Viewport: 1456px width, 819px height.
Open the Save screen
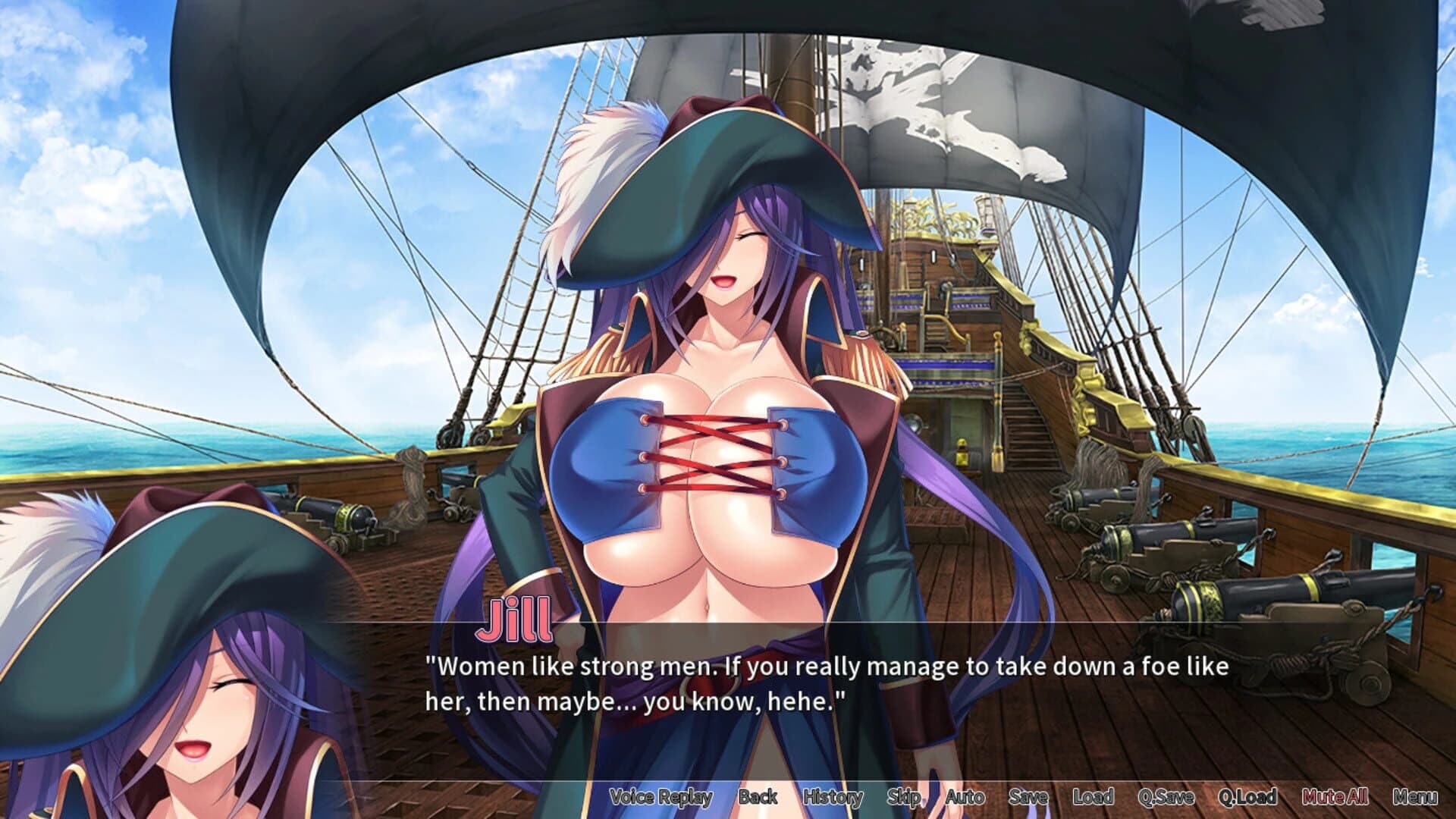[x=1029, y=797]
